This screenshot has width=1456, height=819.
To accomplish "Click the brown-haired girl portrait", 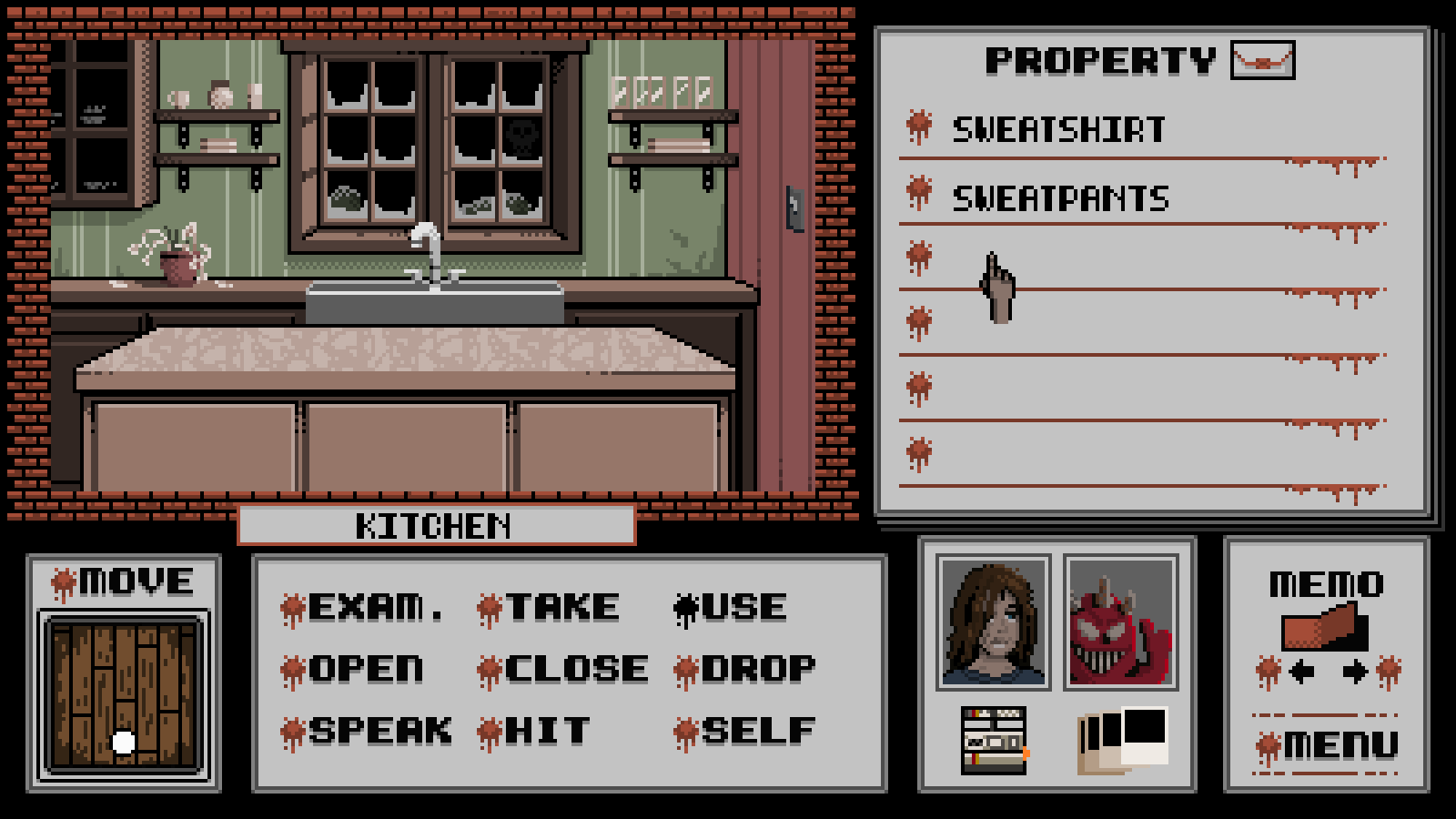I will [x=993, y=622].
